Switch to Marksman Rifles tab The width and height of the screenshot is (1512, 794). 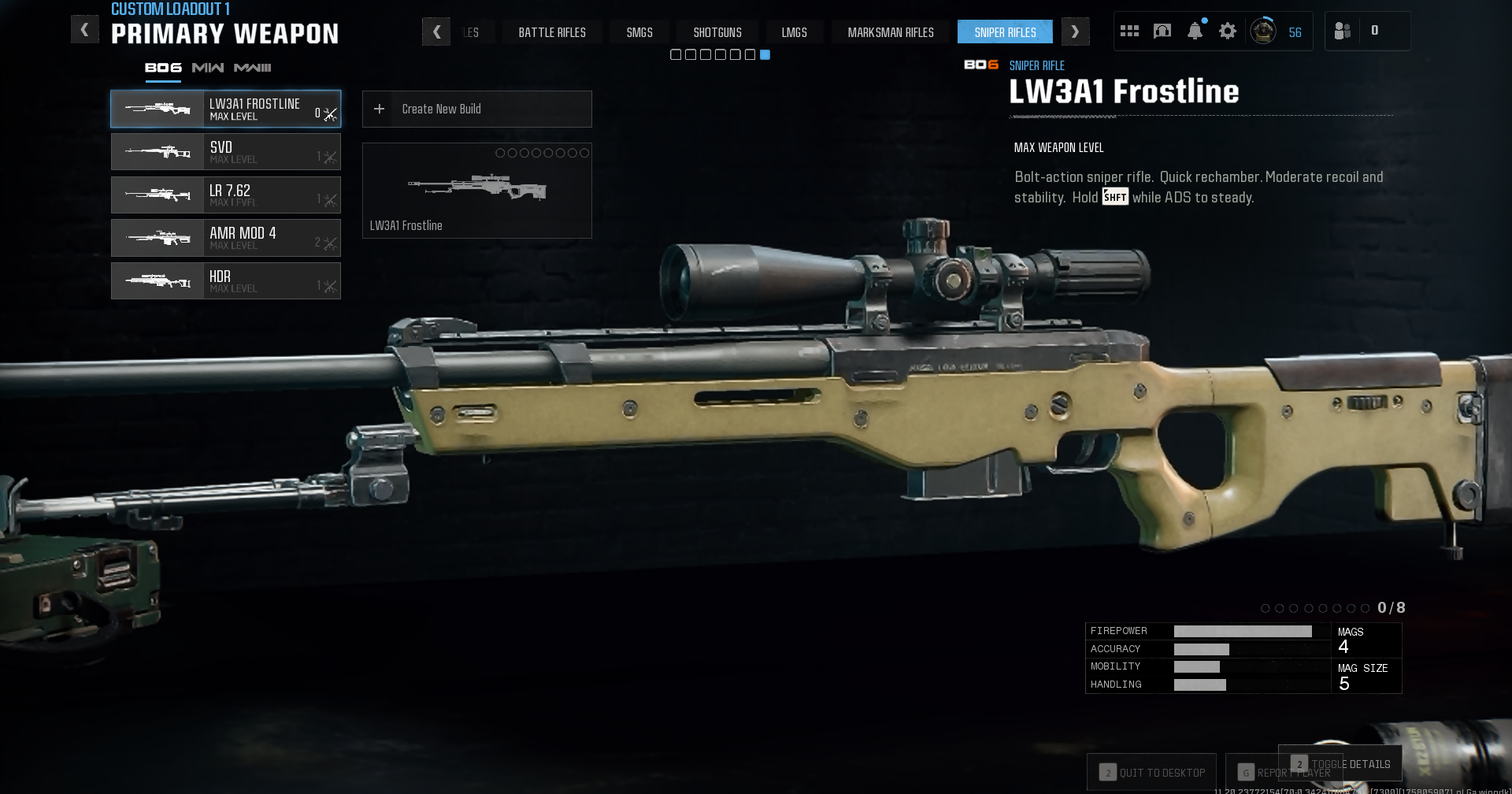click(891, 32)
